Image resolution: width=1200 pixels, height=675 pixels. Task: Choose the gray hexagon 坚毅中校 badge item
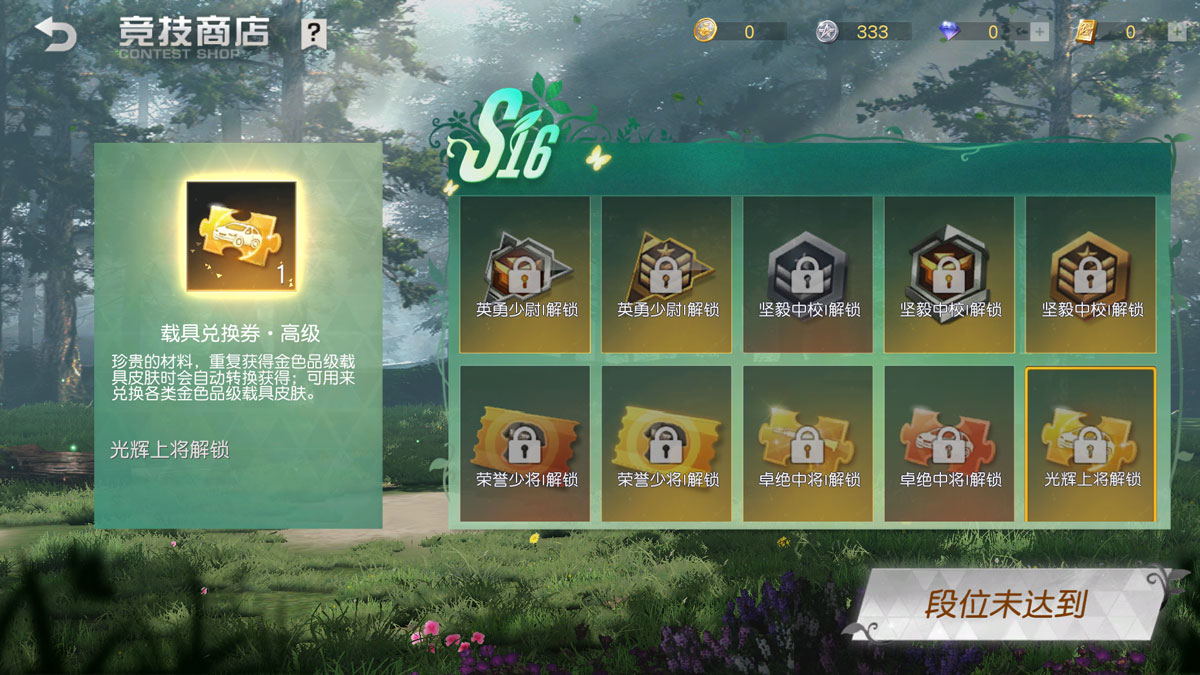[x=808, y=274]
